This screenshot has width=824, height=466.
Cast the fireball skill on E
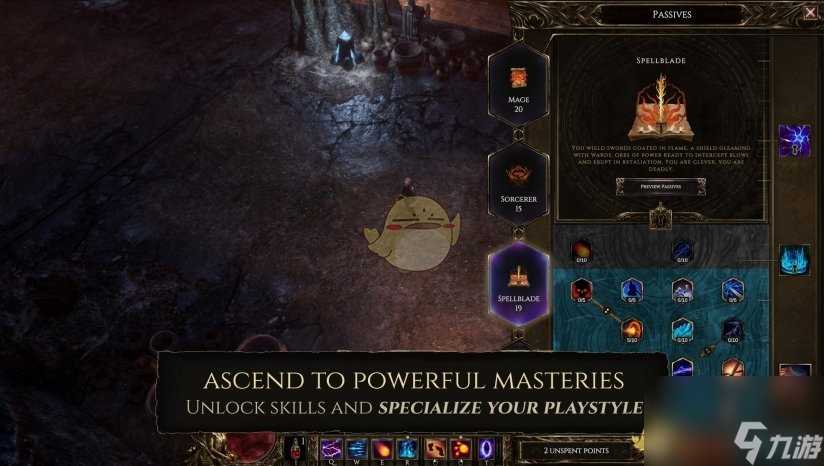tap(383, 448)
